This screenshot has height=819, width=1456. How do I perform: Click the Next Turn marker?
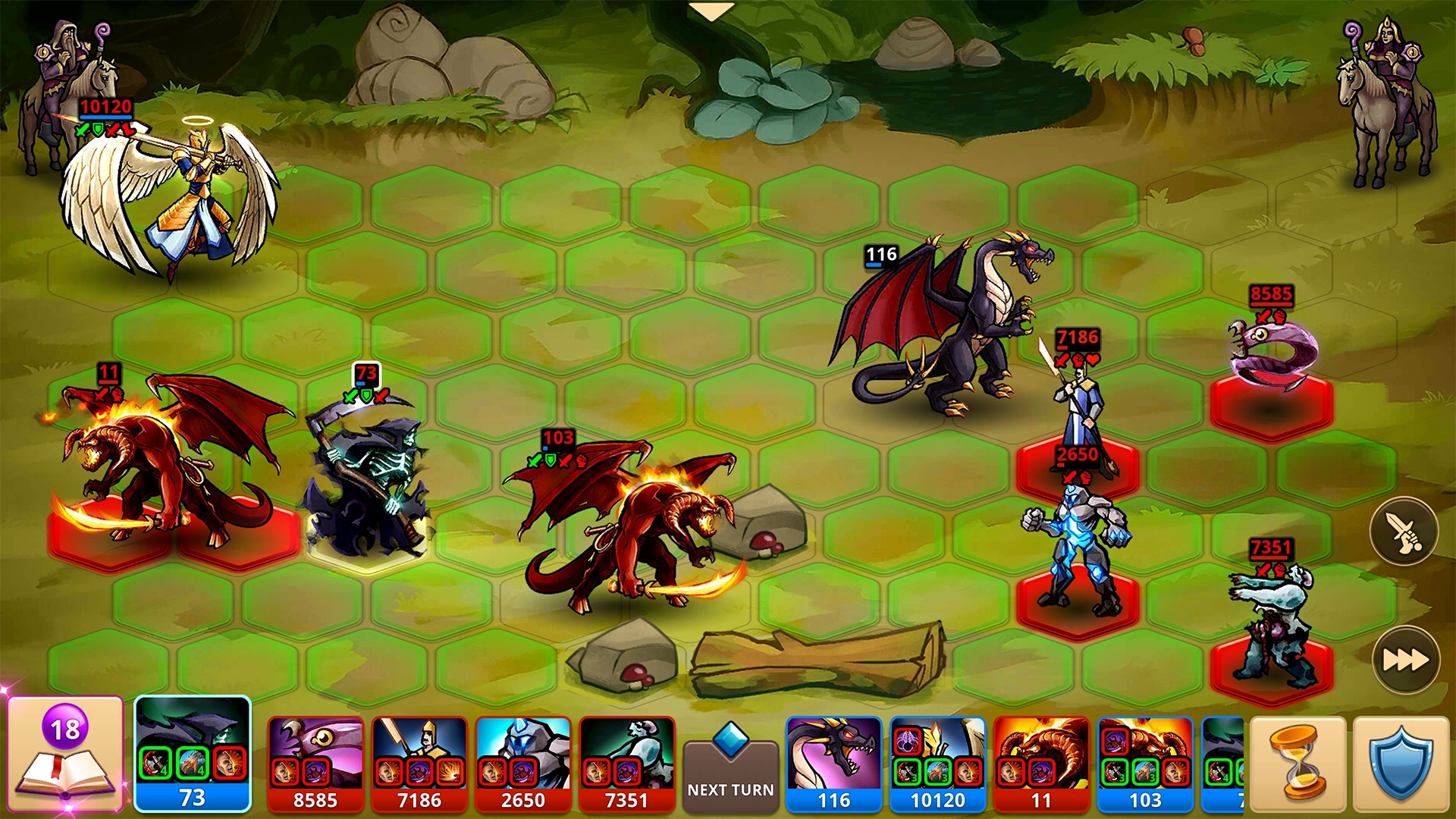click(x=730, y=770)
